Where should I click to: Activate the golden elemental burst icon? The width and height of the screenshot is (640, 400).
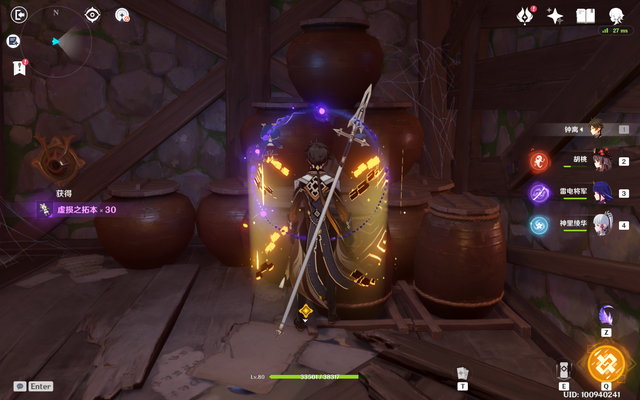pyautogui.click(x=606, y=363)
